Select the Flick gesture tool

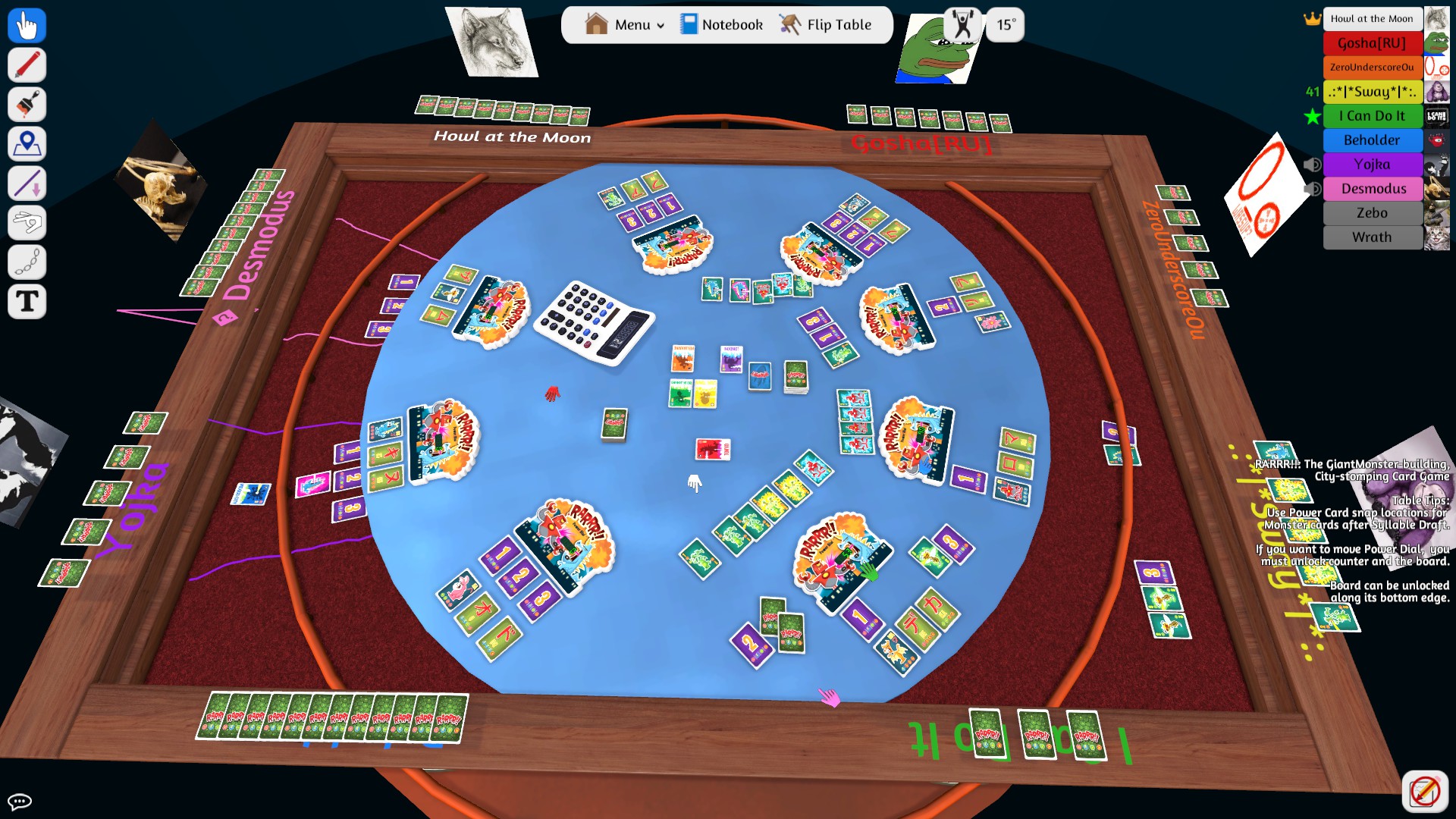click(27, 223)
